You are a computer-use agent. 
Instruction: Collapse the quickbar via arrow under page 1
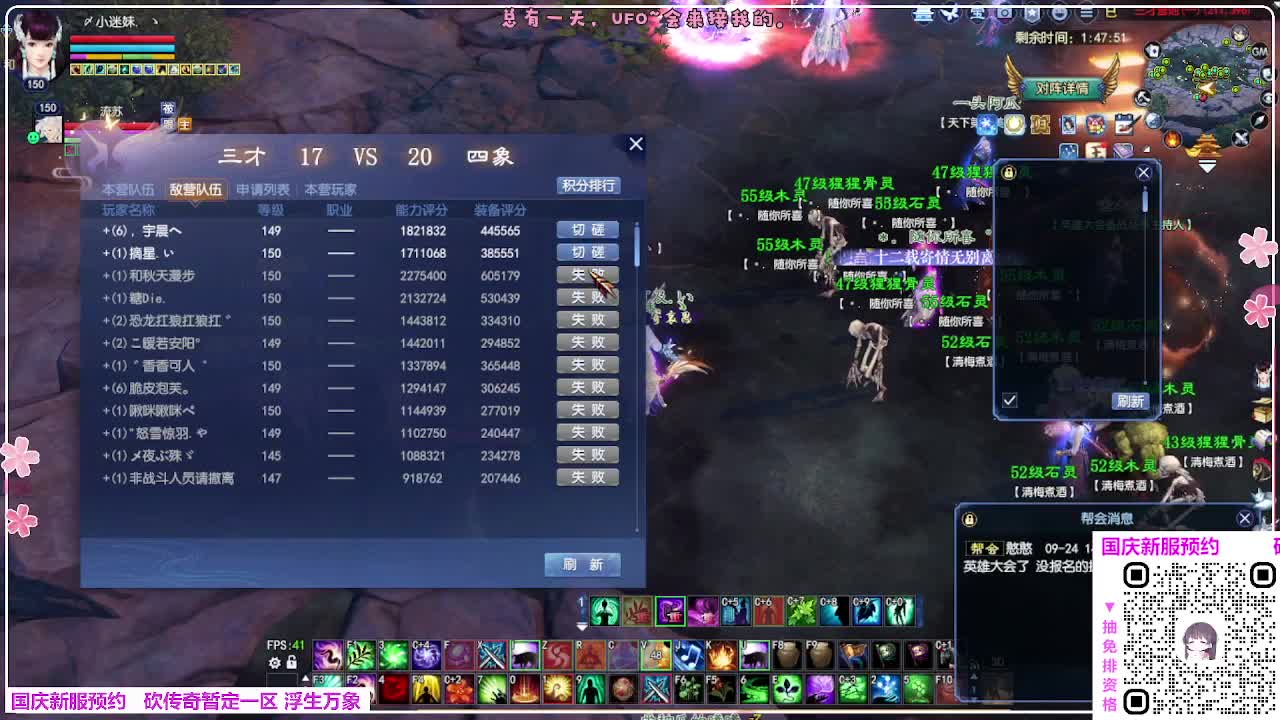[582, 625]
